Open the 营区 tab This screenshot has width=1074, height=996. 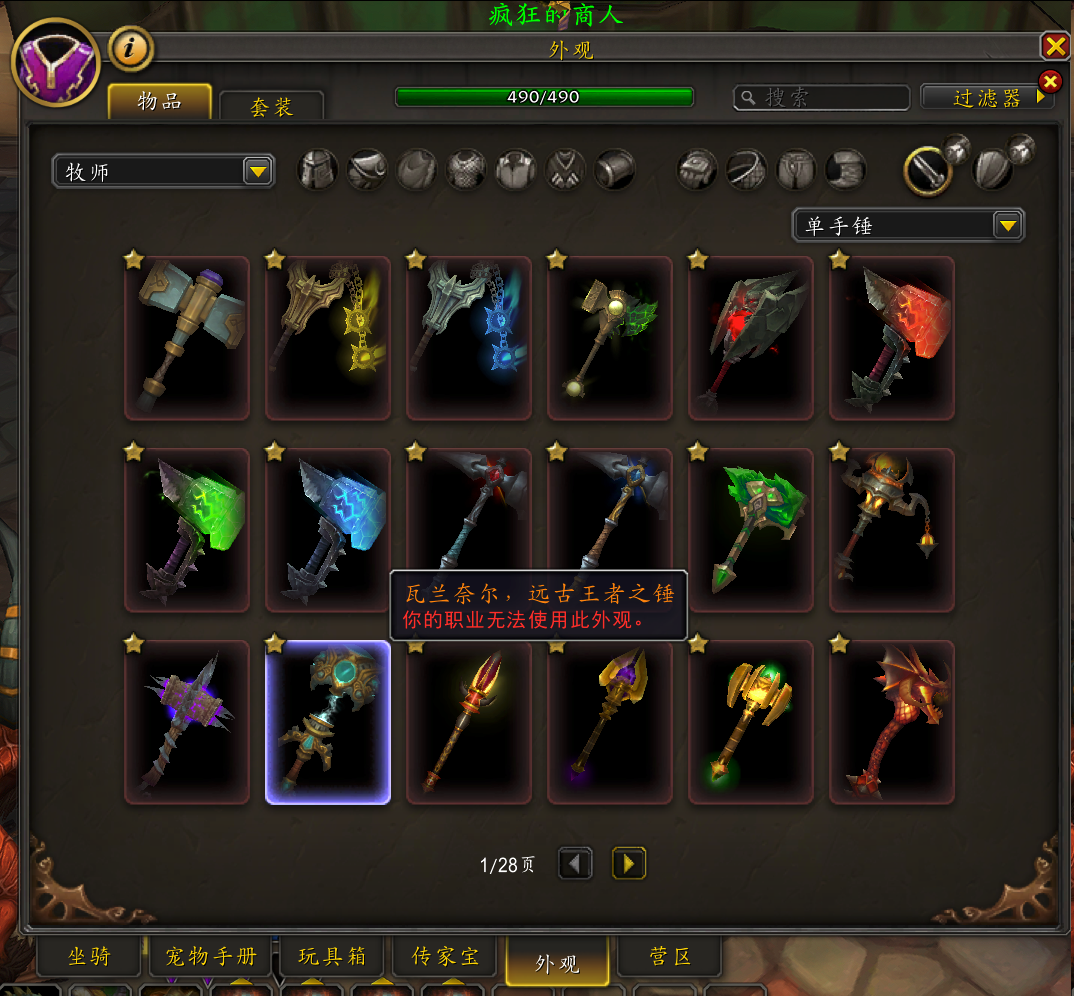tap(669, 957)
